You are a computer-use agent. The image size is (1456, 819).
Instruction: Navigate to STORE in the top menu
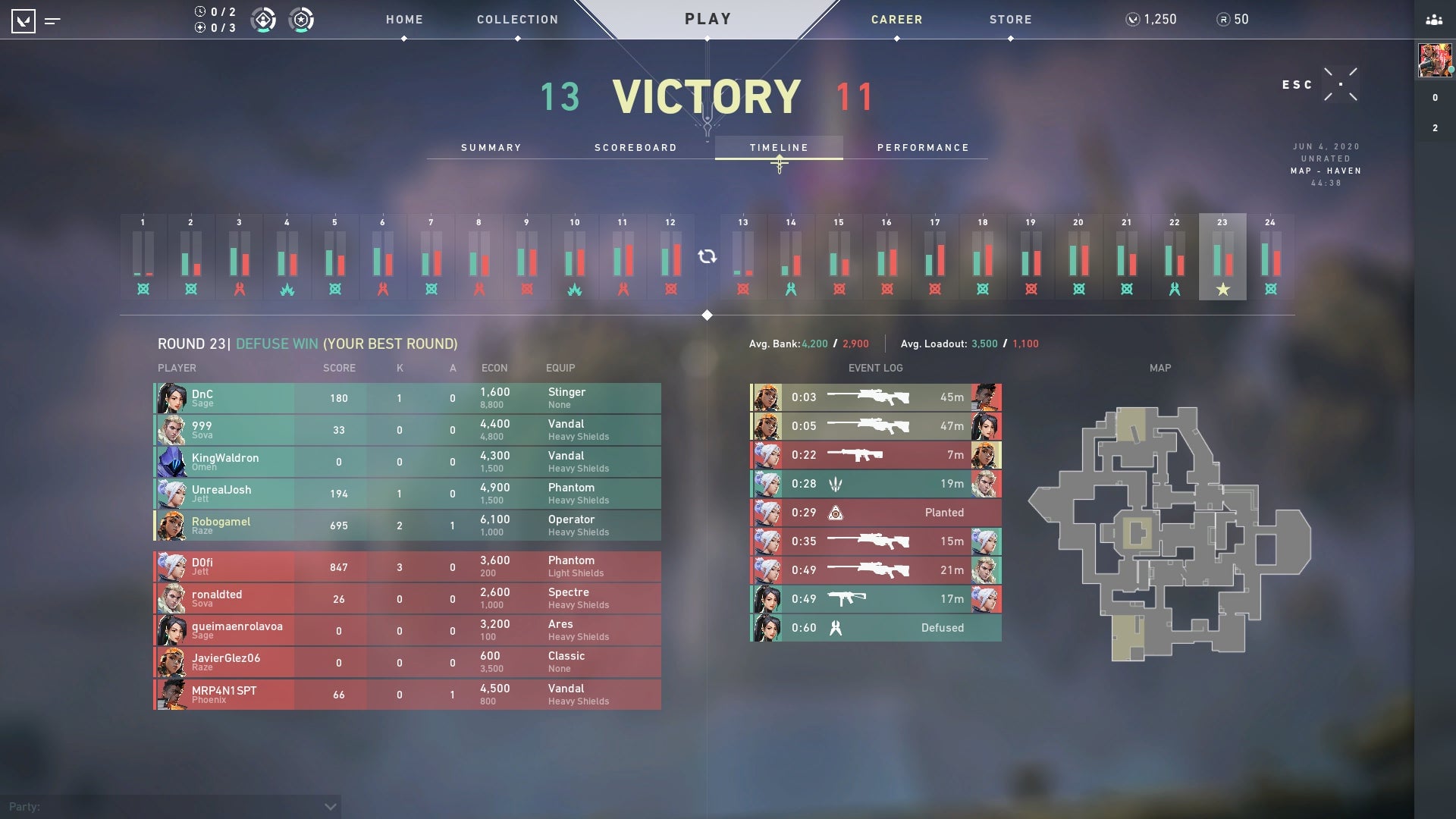point(1009,20)
